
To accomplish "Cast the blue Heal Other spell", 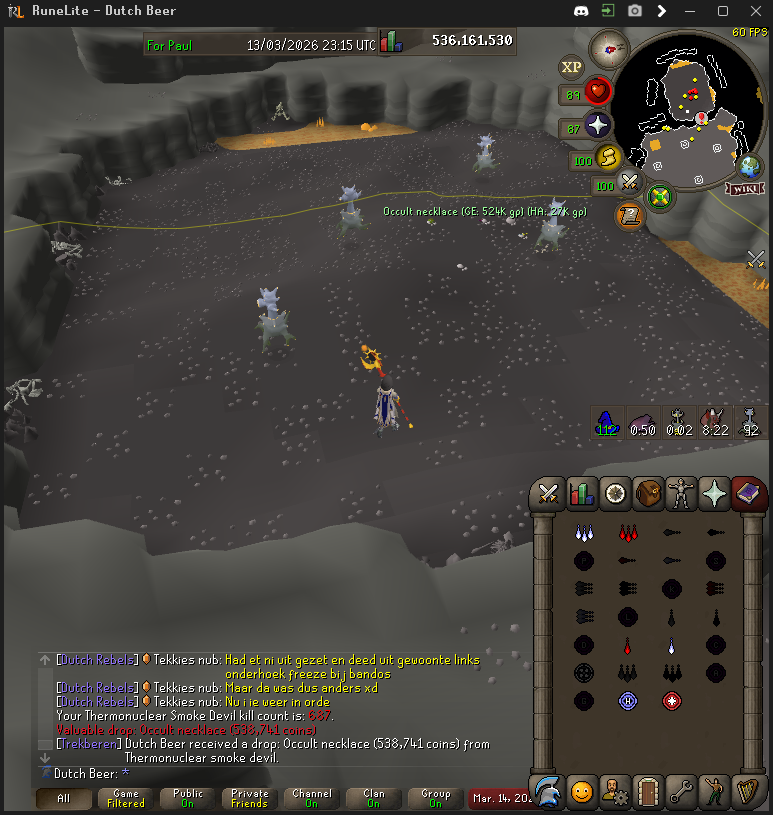I will pyautogui.click(x=627, y=701).
